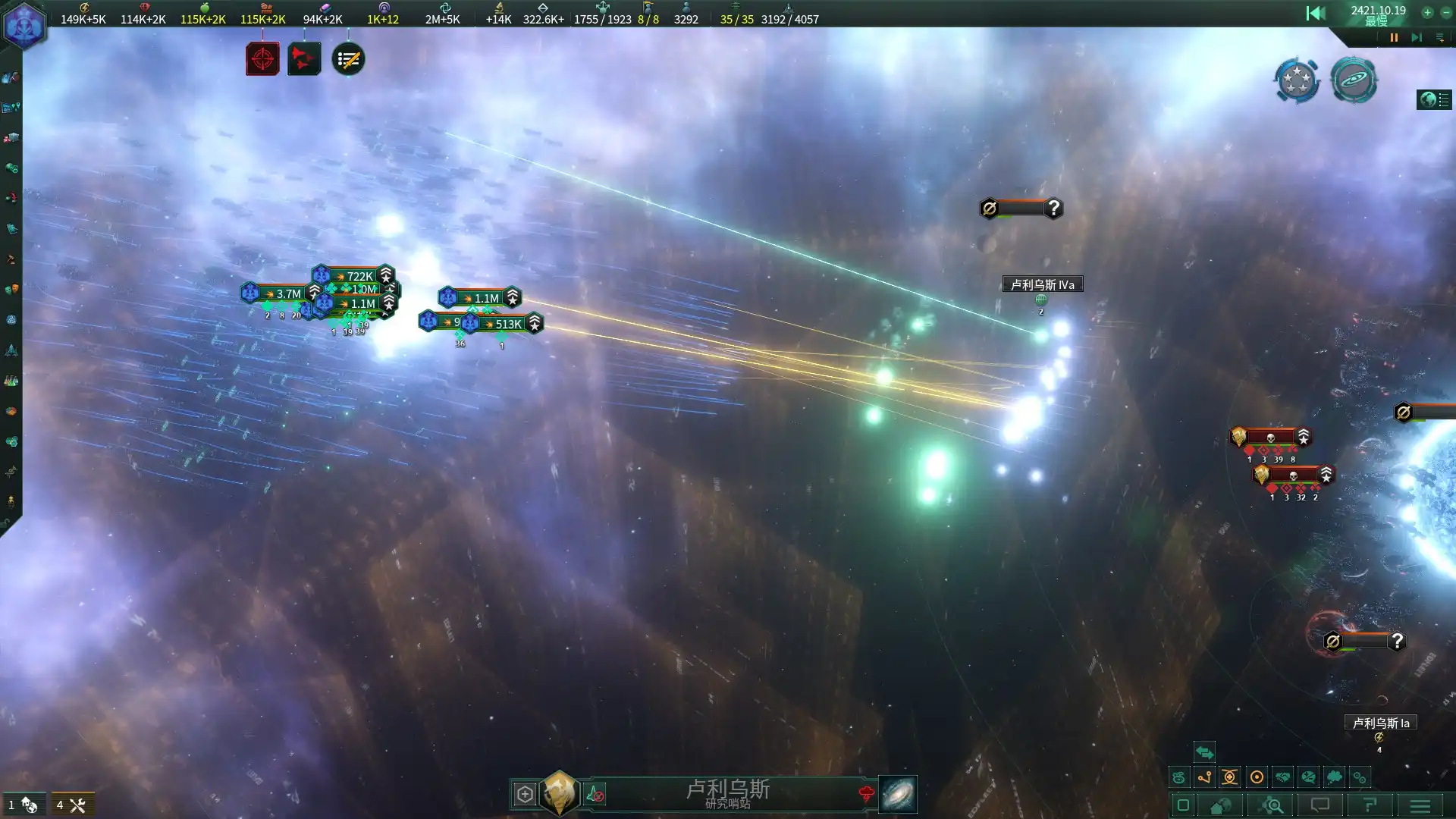Screen dimensions: 1456x819
Task: Click the red crosshair alert icon
Action: (x=262, y=59)
